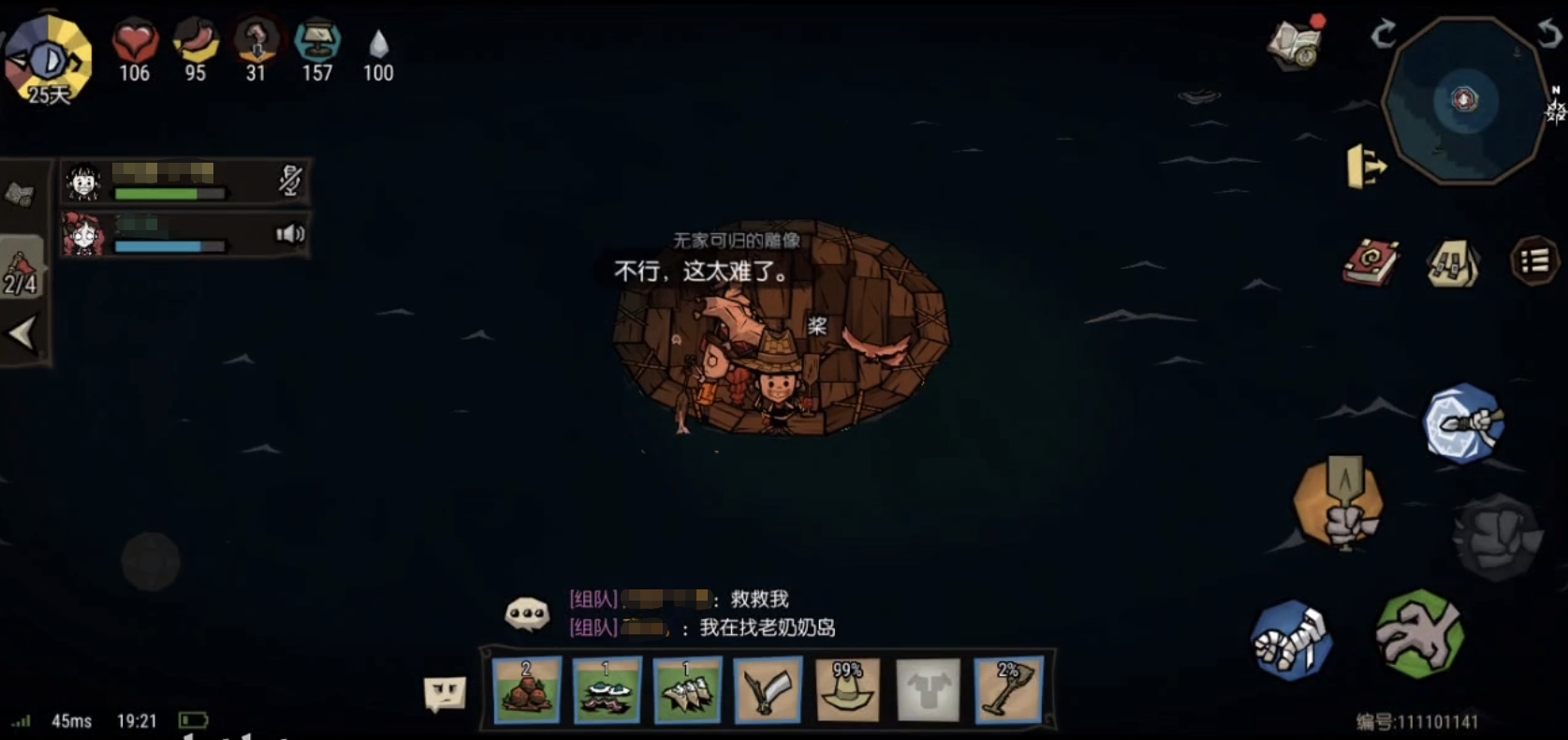Use the blue torch-hand action button
The height and width of the screenshot is (740, 1568).
(x=1464, y=424)
